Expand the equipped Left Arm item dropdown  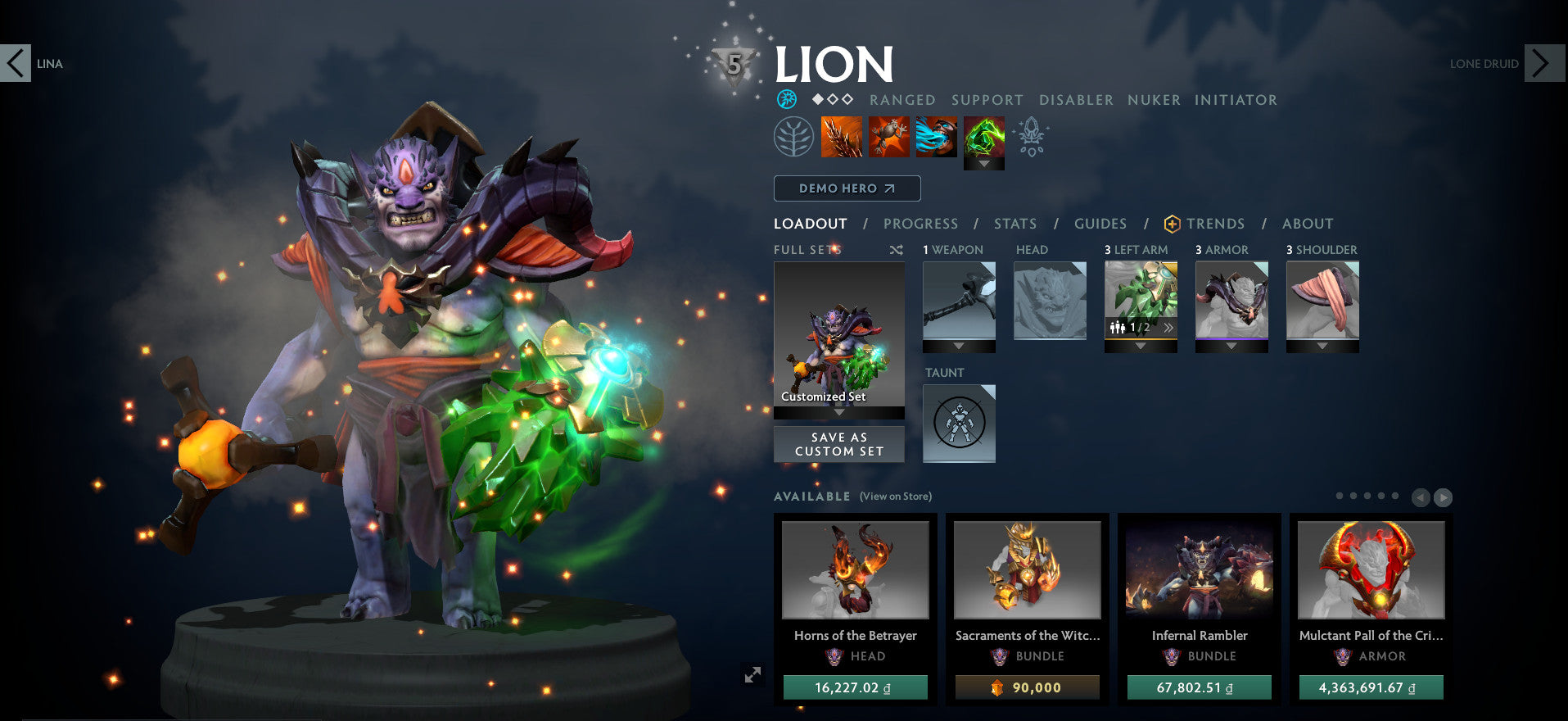[1141, 346]
